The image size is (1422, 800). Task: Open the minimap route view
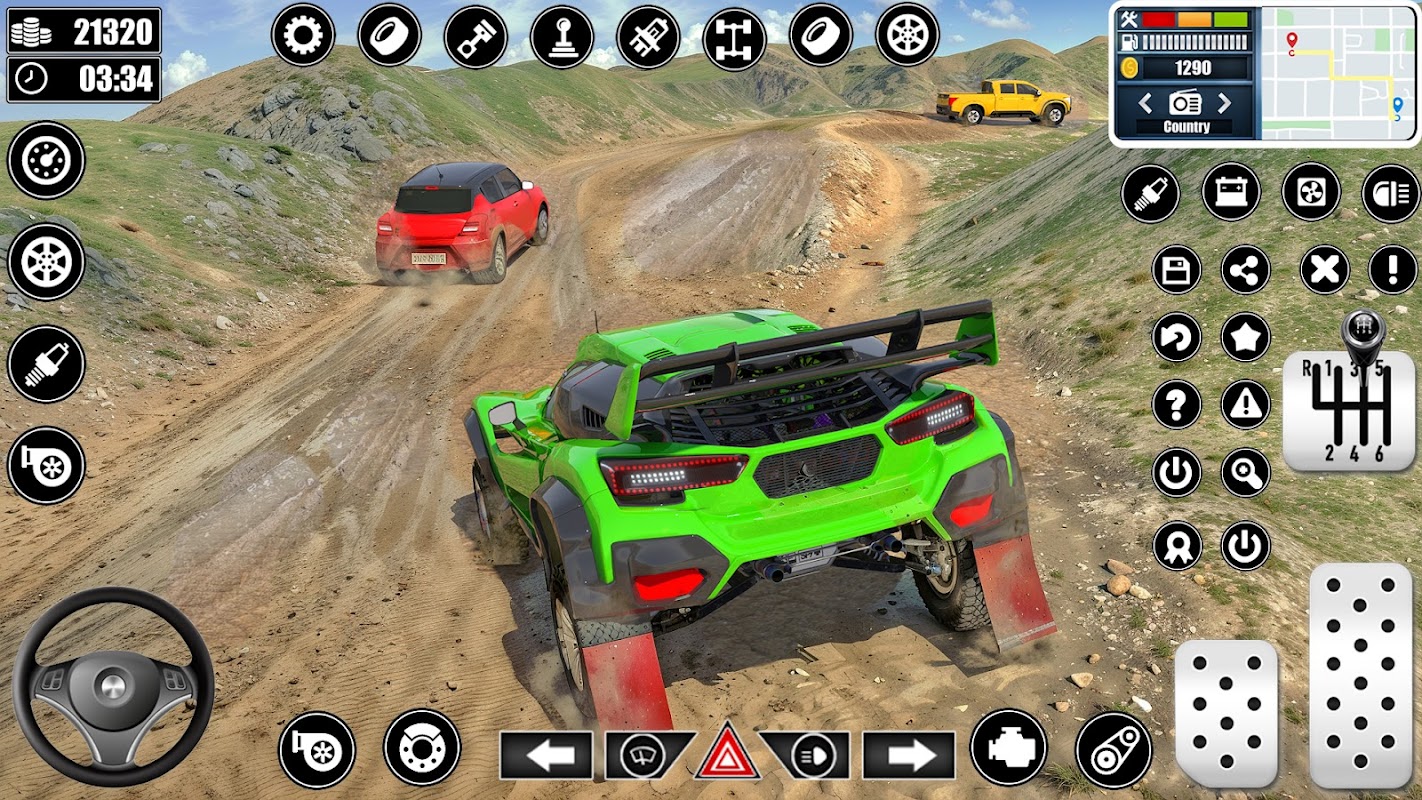[1336, 73]
